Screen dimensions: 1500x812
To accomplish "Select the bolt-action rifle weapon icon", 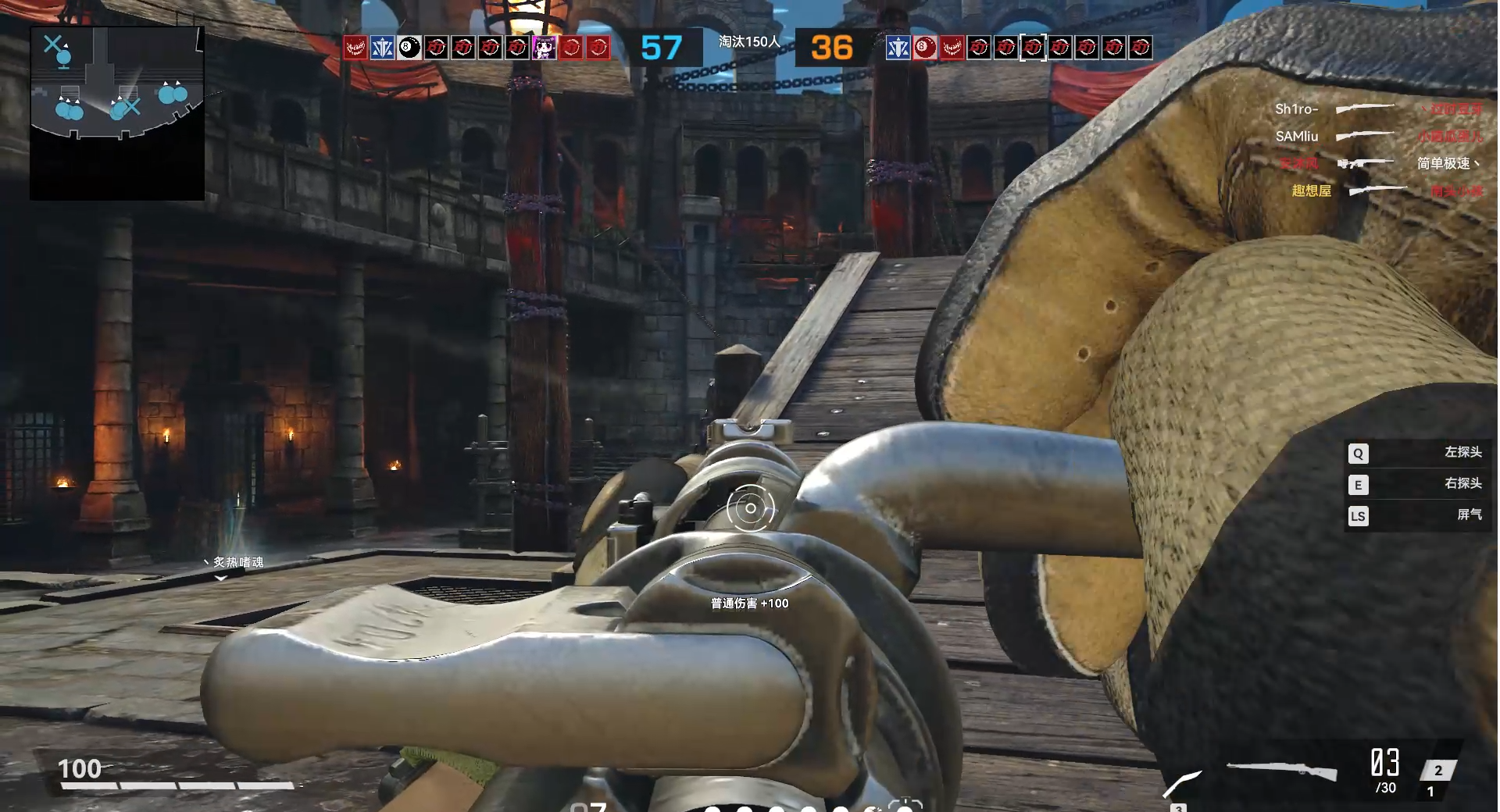I will (1281, 771).
